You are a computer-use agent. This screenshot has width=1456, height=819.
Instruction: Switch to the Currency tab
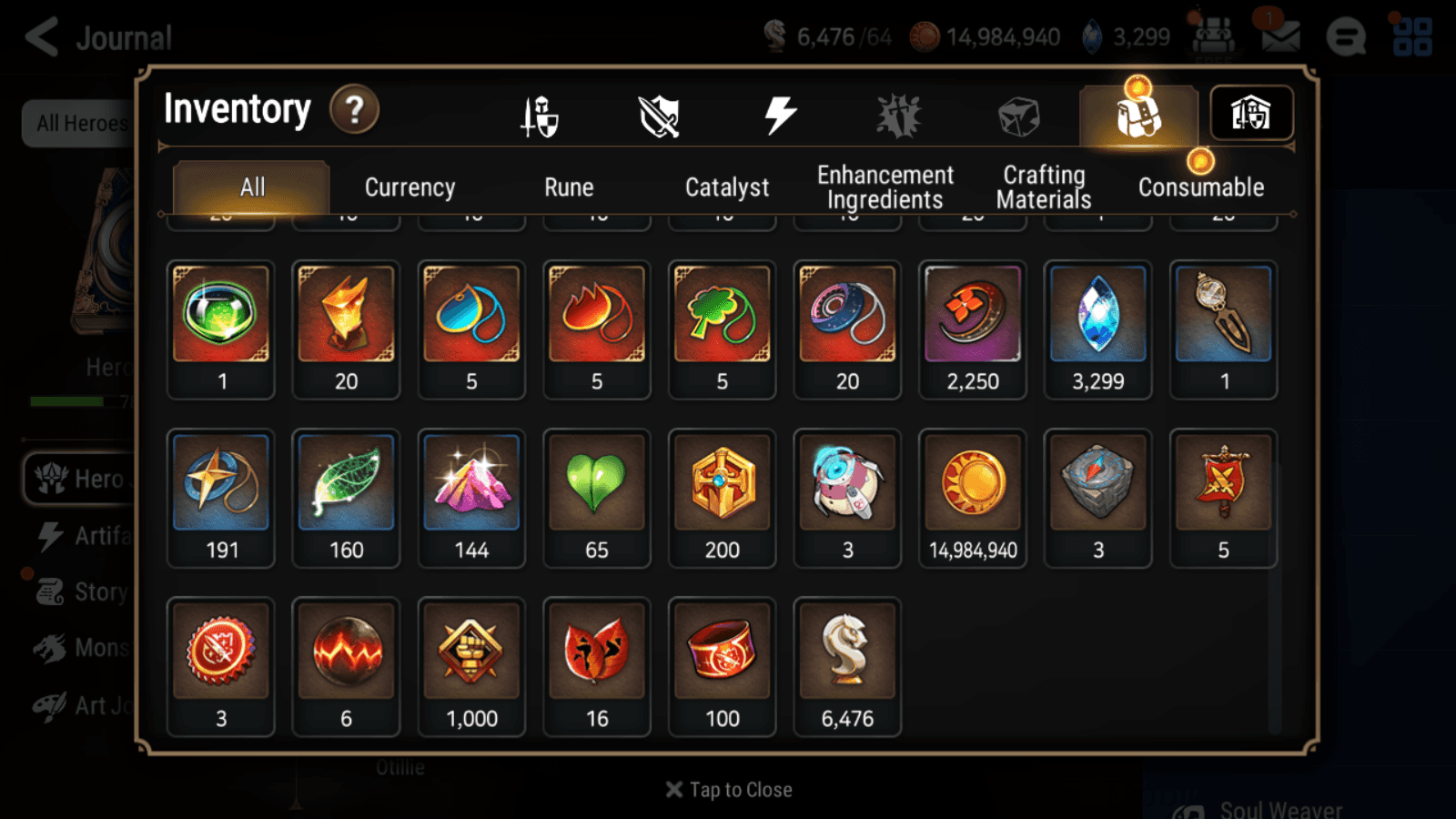[x=409, y=187]
